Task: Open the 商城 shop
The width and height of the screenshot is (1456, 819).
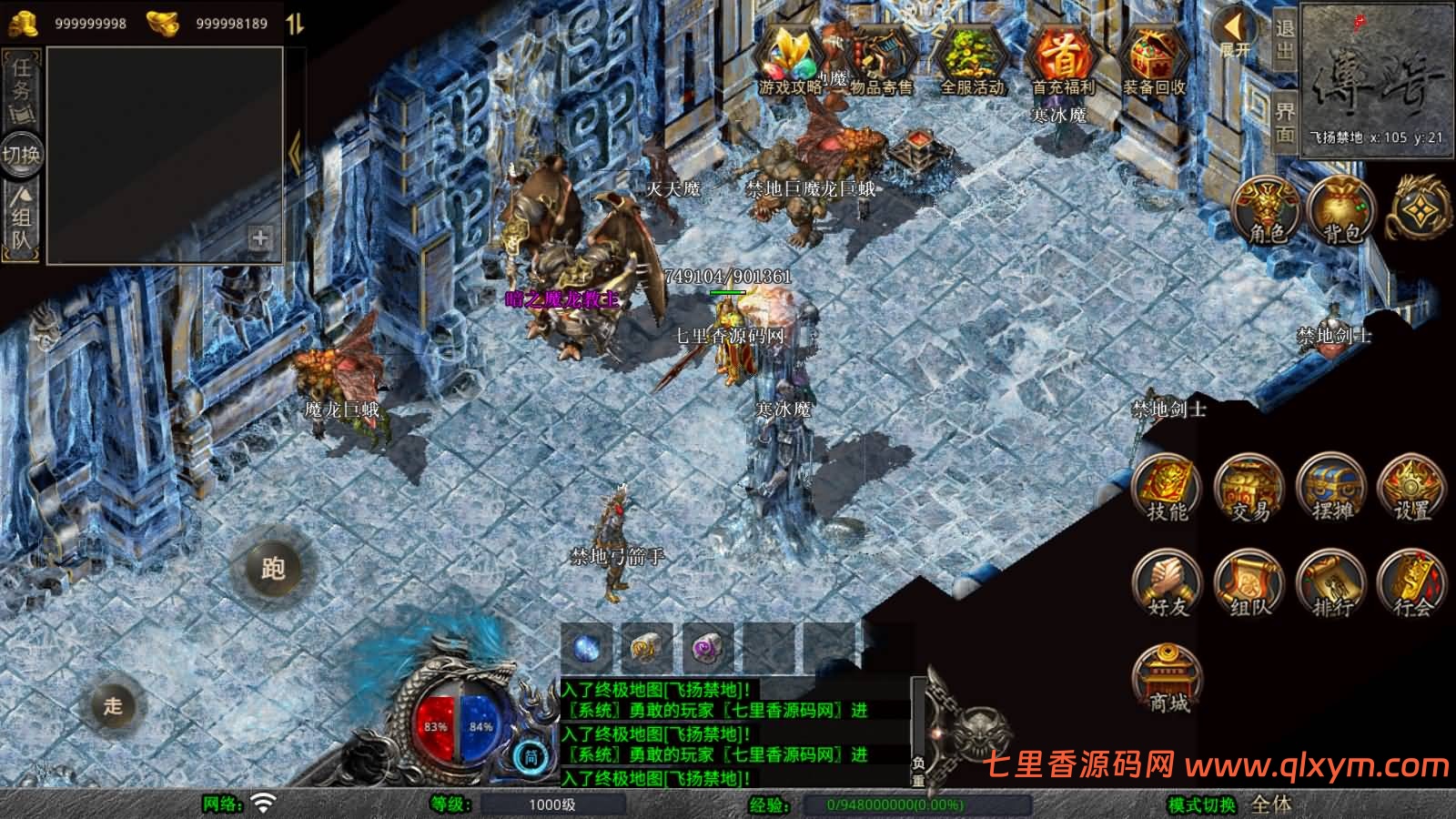Action: click(x=1168, y=680)
